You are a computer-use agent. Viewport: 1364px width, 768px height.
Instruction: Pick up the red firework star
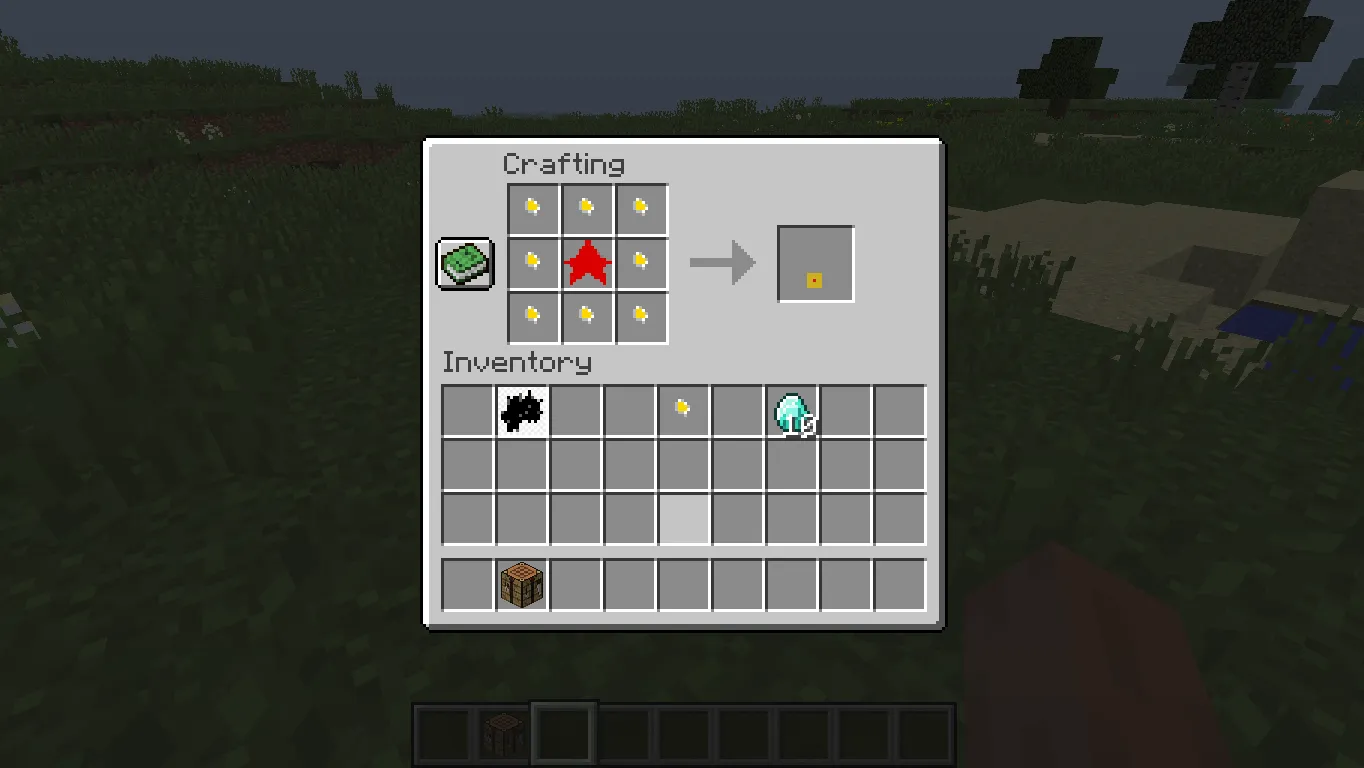tap(586, 263)
